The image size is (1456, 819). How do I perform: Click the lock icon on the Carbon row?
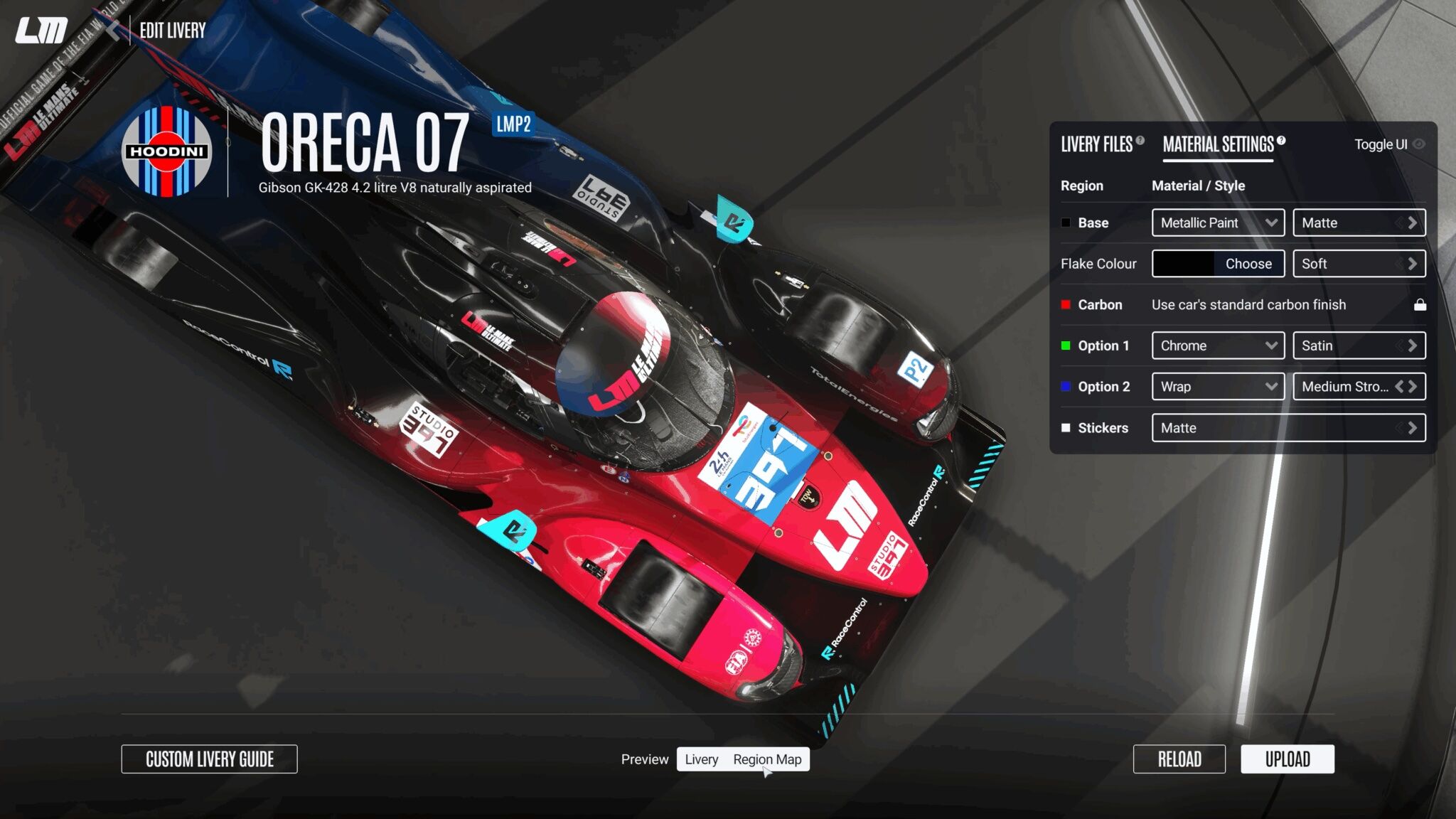1422,304
